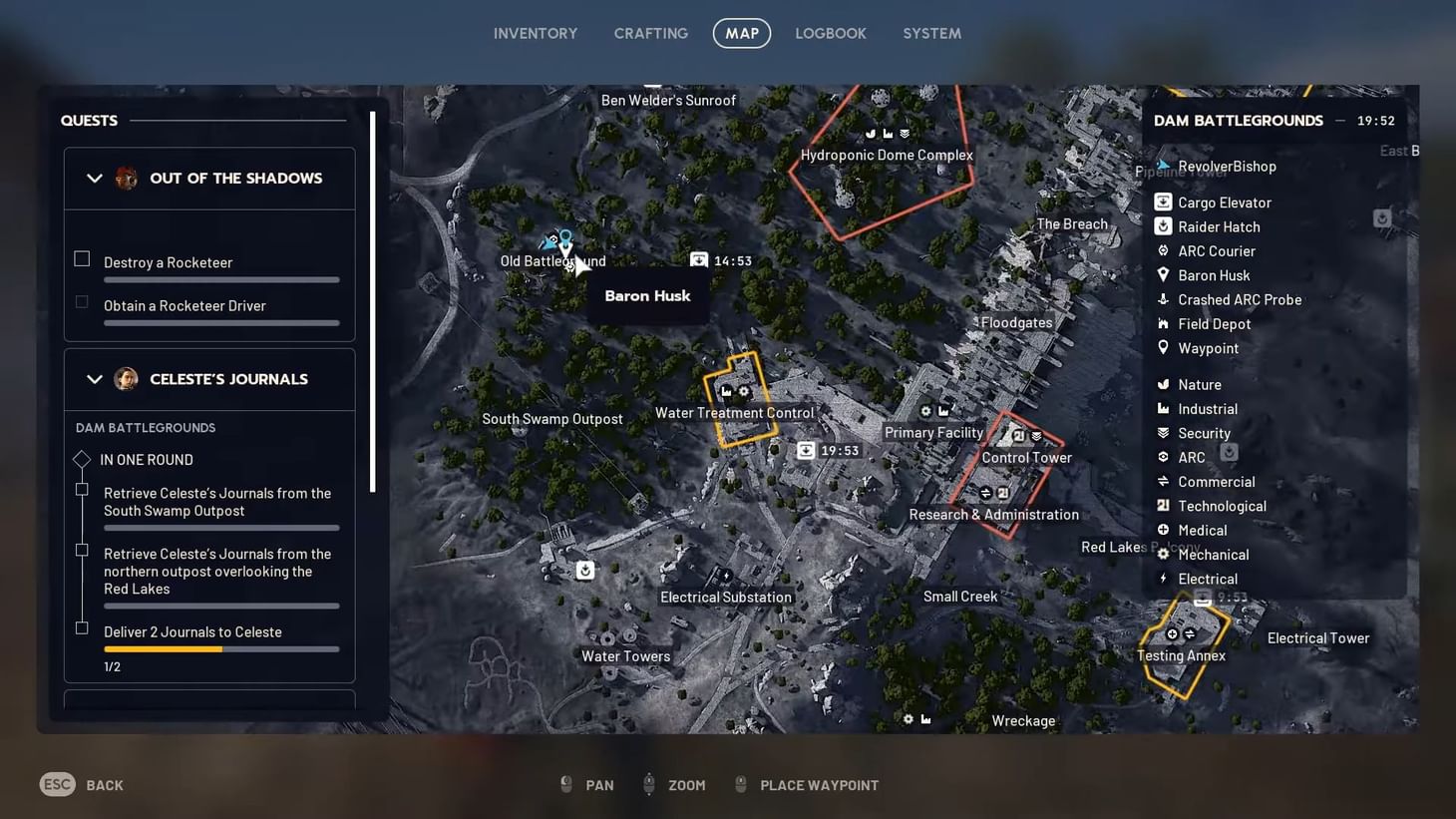The image size is (1456, 819).
Task: Open the LOGBOOK screen
Action: (831, 33)
